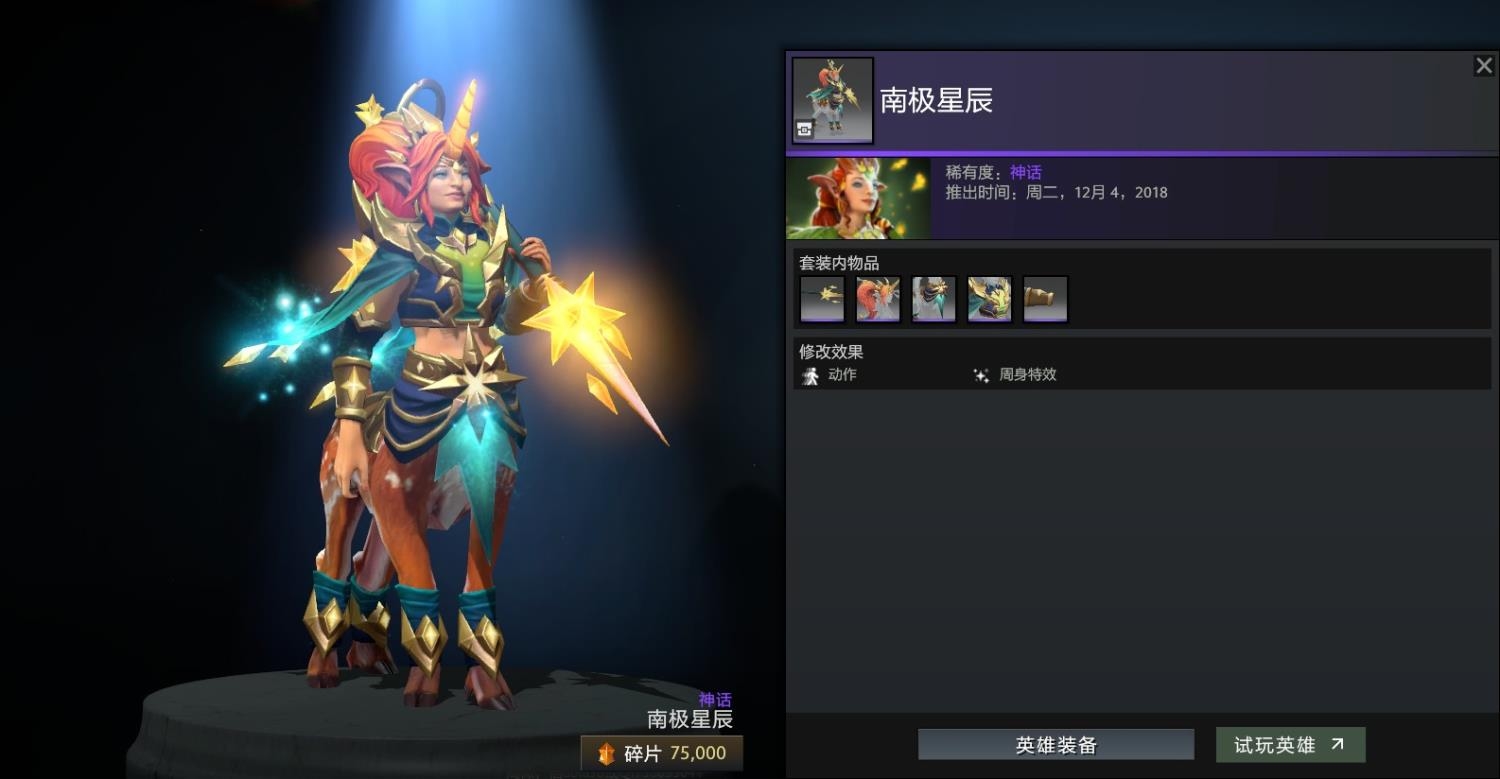Click the 试玩英雄 demo hero button
Viewport: 1500px width, 779px height.
coord(1290,745)
